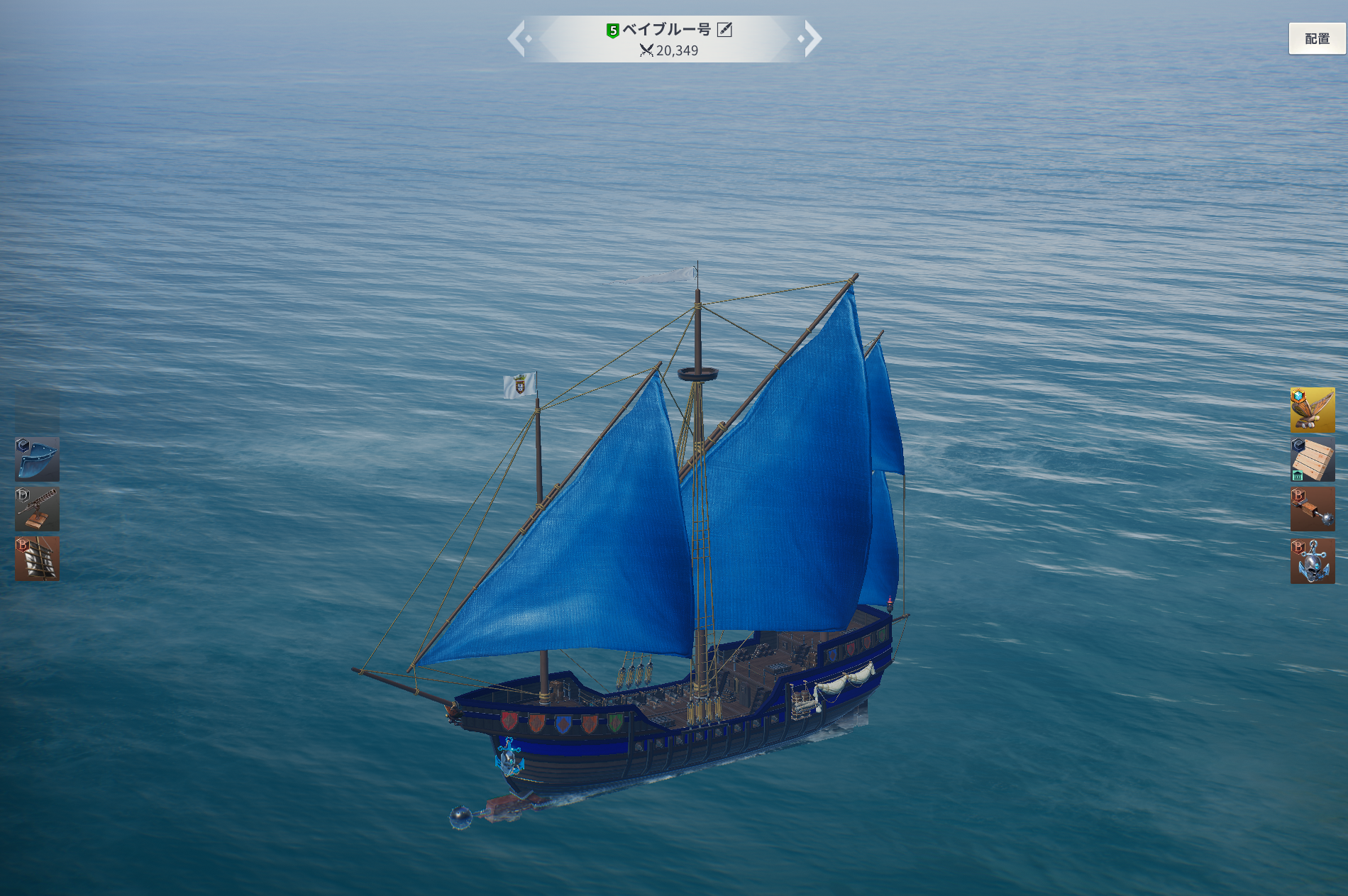Select the blue armor plate equipment slot

point(37,459)
